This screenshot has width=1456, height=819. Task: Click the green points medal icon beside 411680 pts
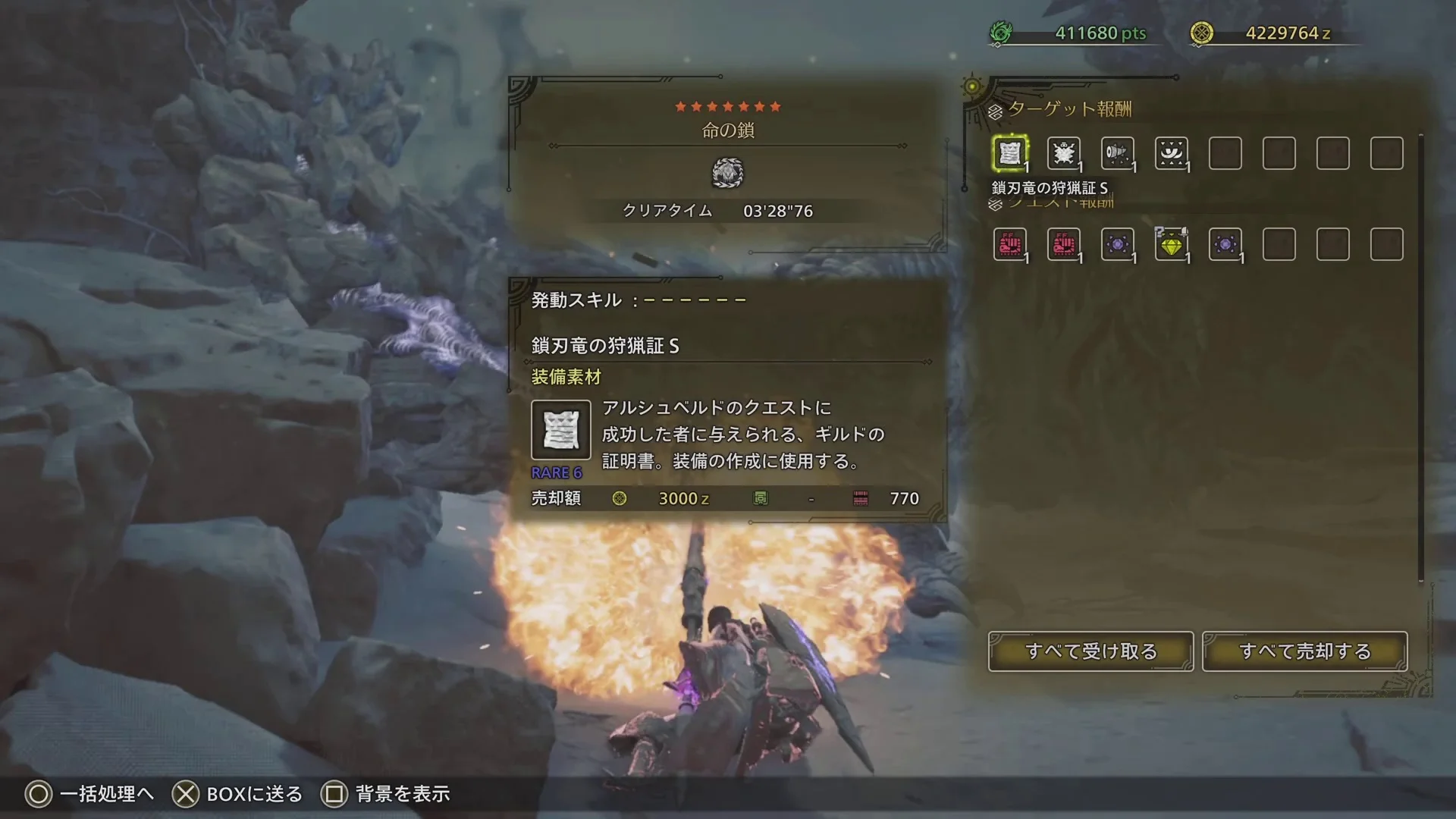(x=1002, y=33)
